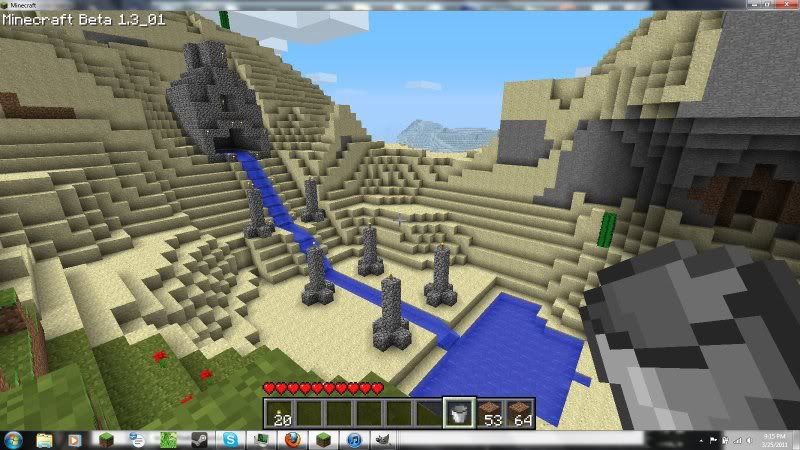Open Firefox from the Windows taskbar

click(x=292, y=440)
